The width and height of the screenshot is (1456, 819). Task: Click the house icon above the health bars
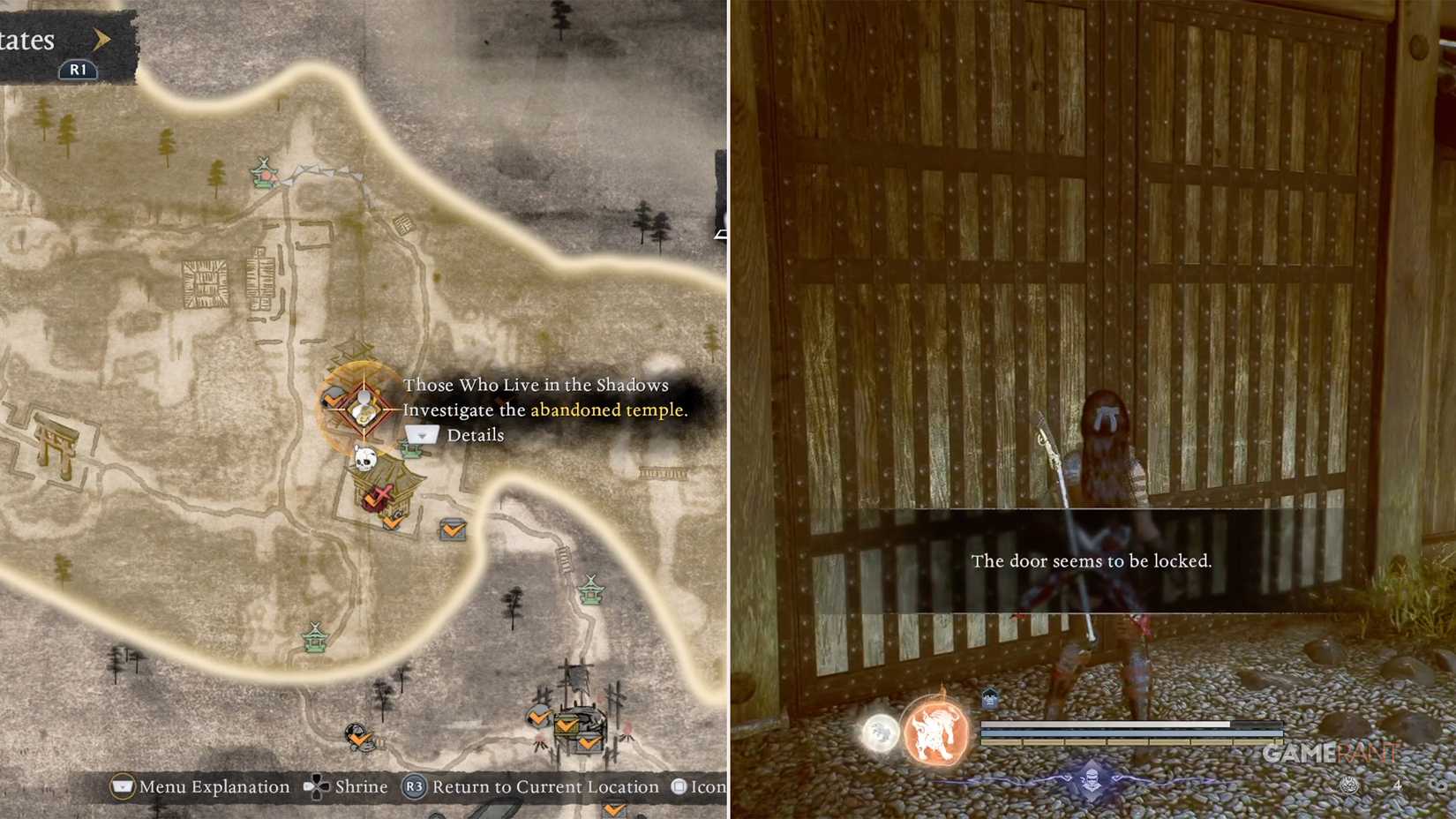[x=988, y=697]
